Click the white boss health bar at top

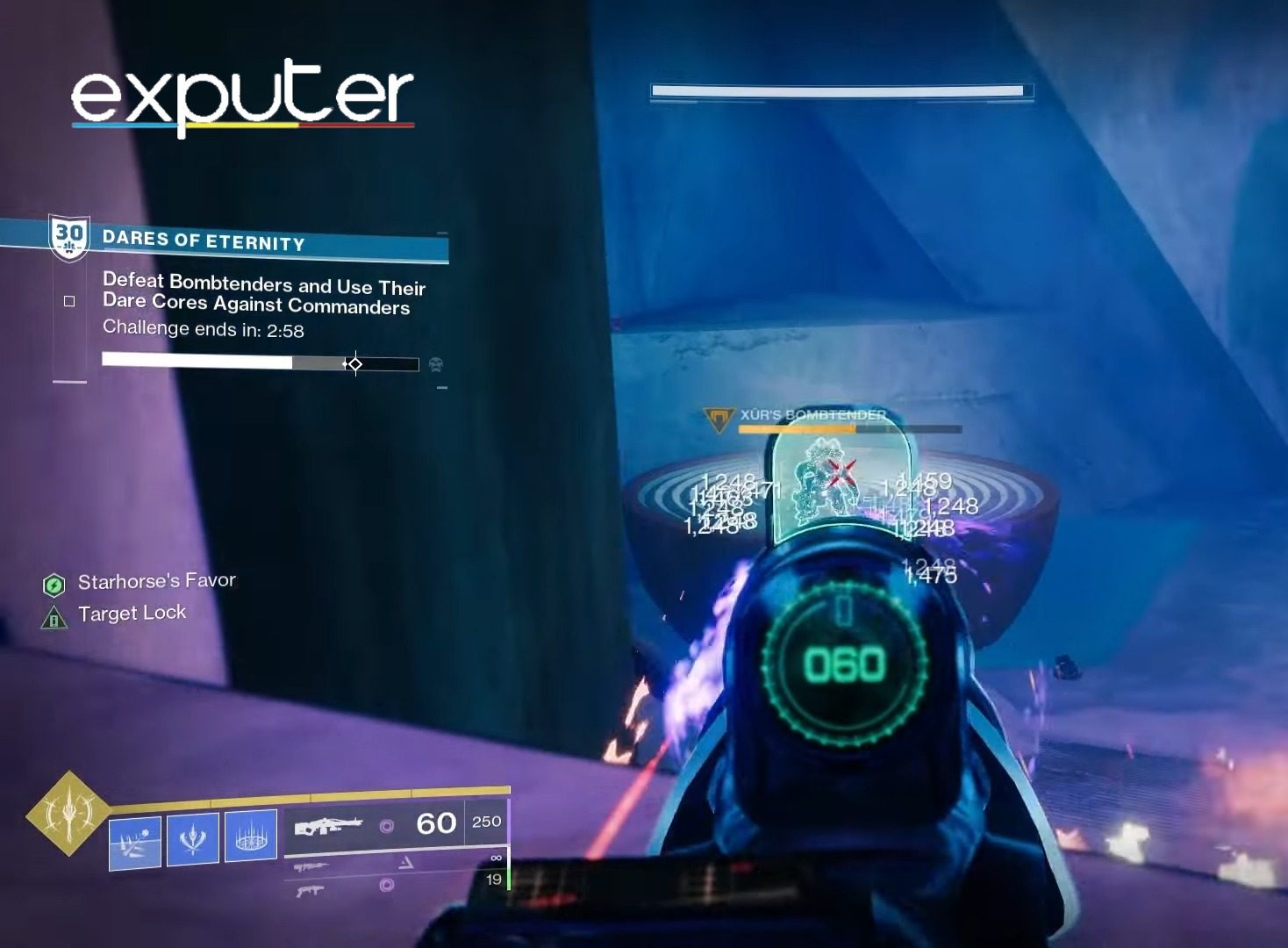click(x=836, y=89)
